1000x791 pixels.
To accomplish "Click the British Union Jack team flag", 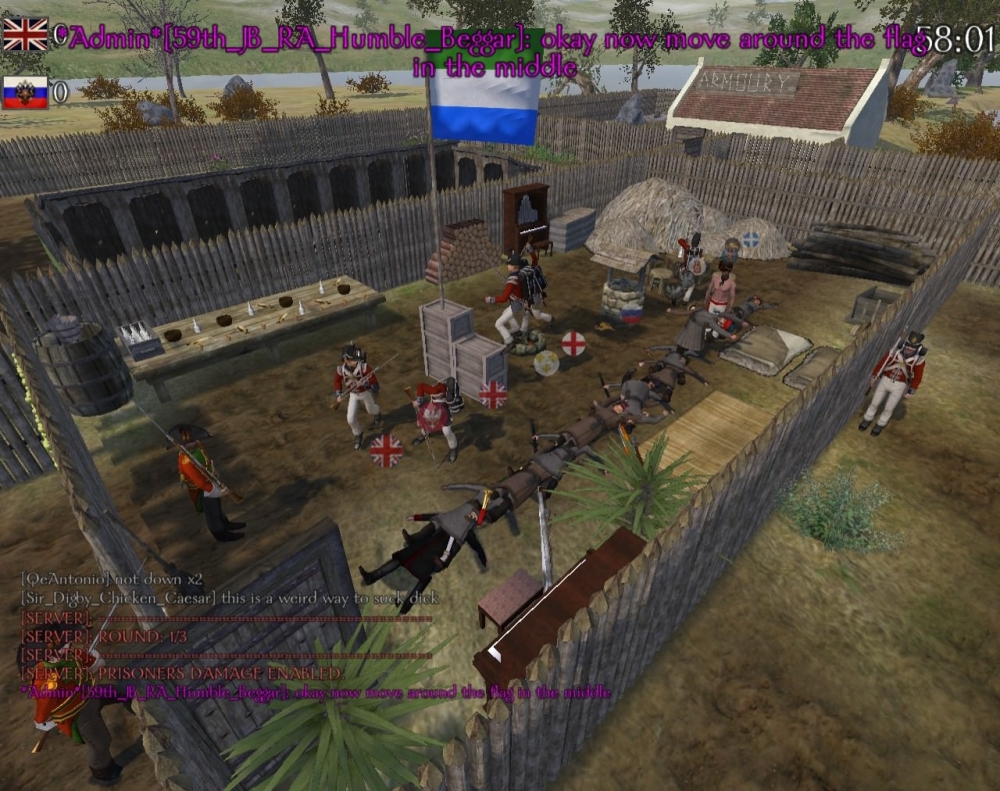I will (25, 34).
